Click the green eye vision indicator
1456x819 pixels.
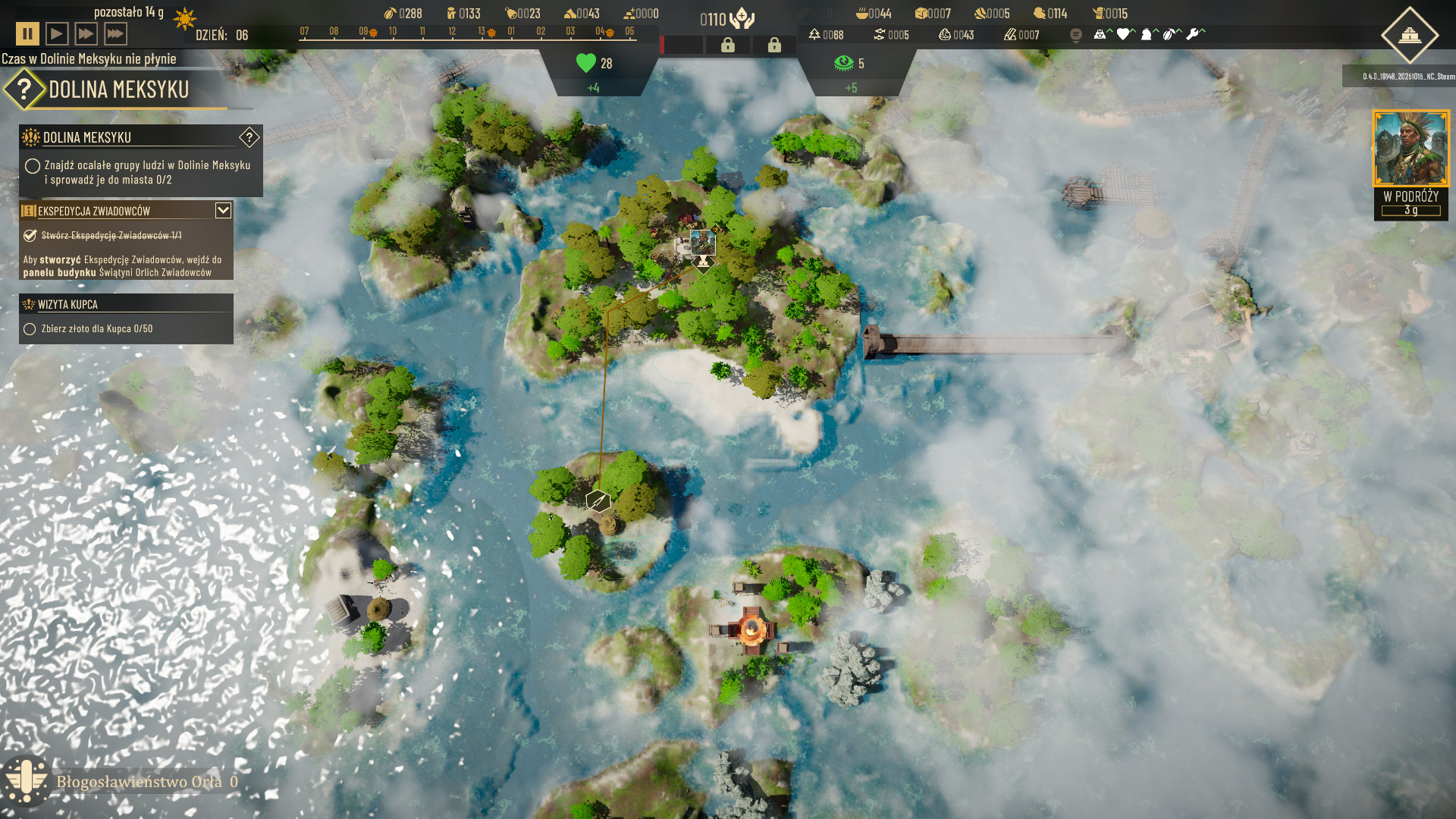[843, 63]
